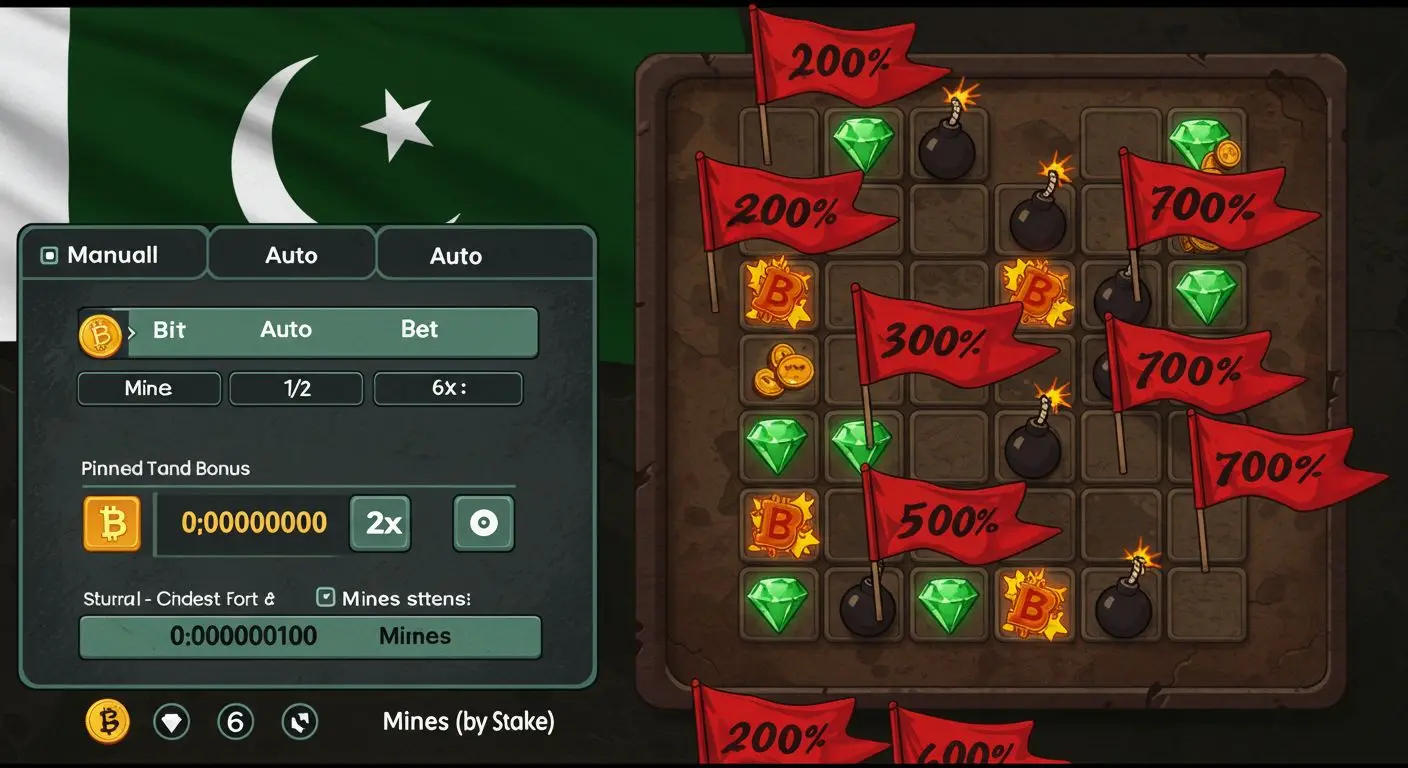1408x768 pixels.
Task: Open the 0:000000100 Mines field
Action: (x=310, y=636)
